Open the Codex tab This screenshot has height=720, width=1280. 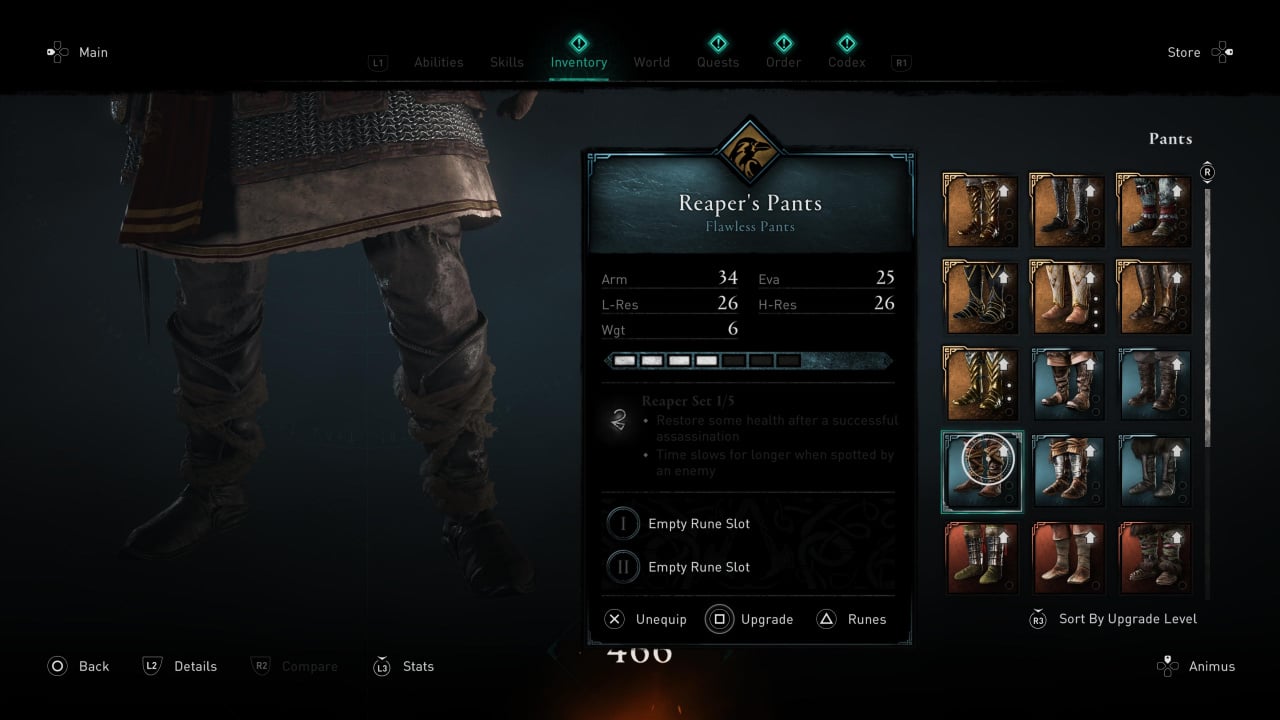(x=846, y=62)
